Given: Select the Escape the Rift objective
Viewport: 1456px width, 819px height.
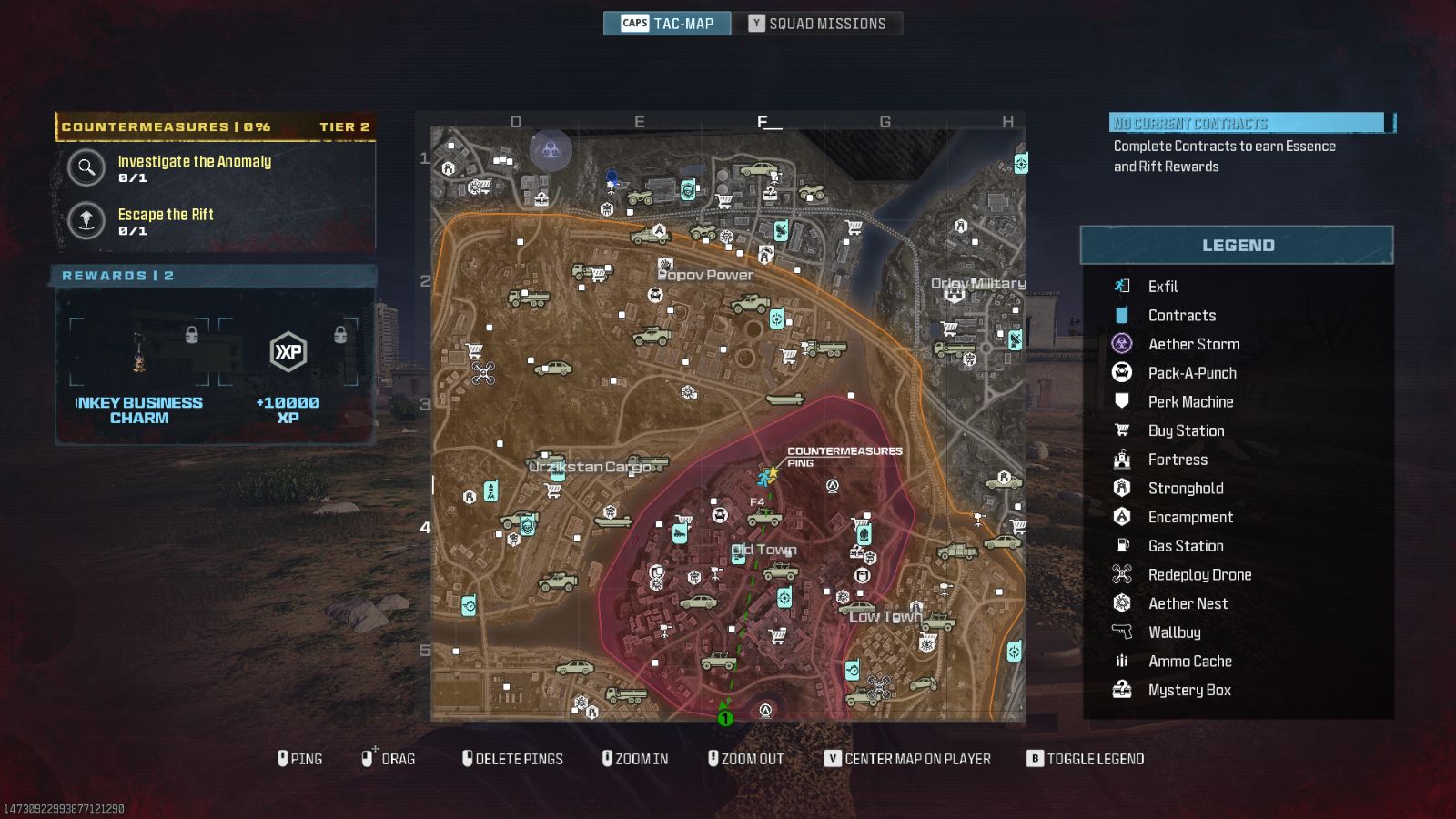Looking at the screenshot, I should point(86,221).
